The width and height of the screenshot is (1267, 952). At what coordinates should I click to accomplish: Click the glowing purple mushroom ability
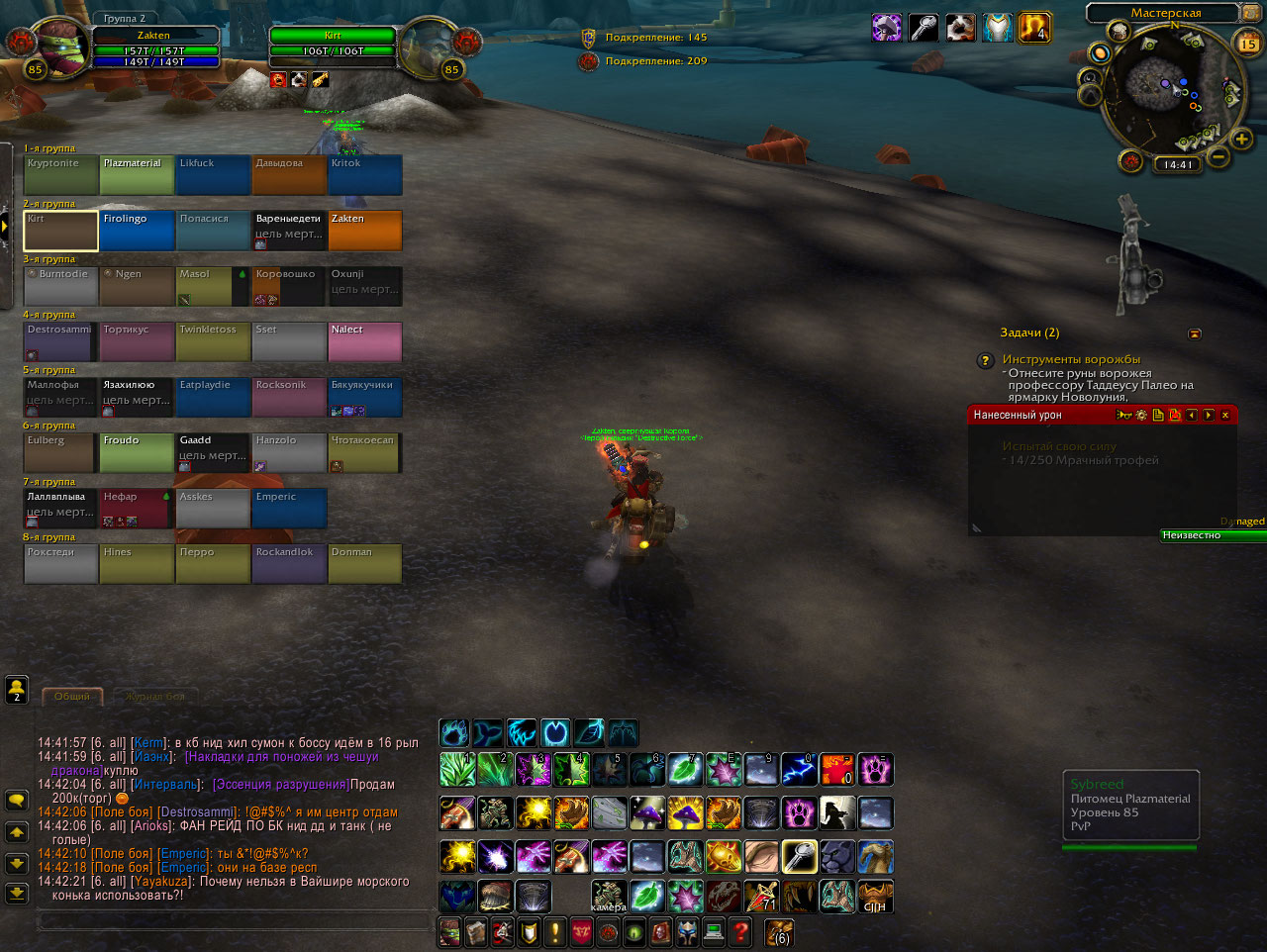coord(646,812)
